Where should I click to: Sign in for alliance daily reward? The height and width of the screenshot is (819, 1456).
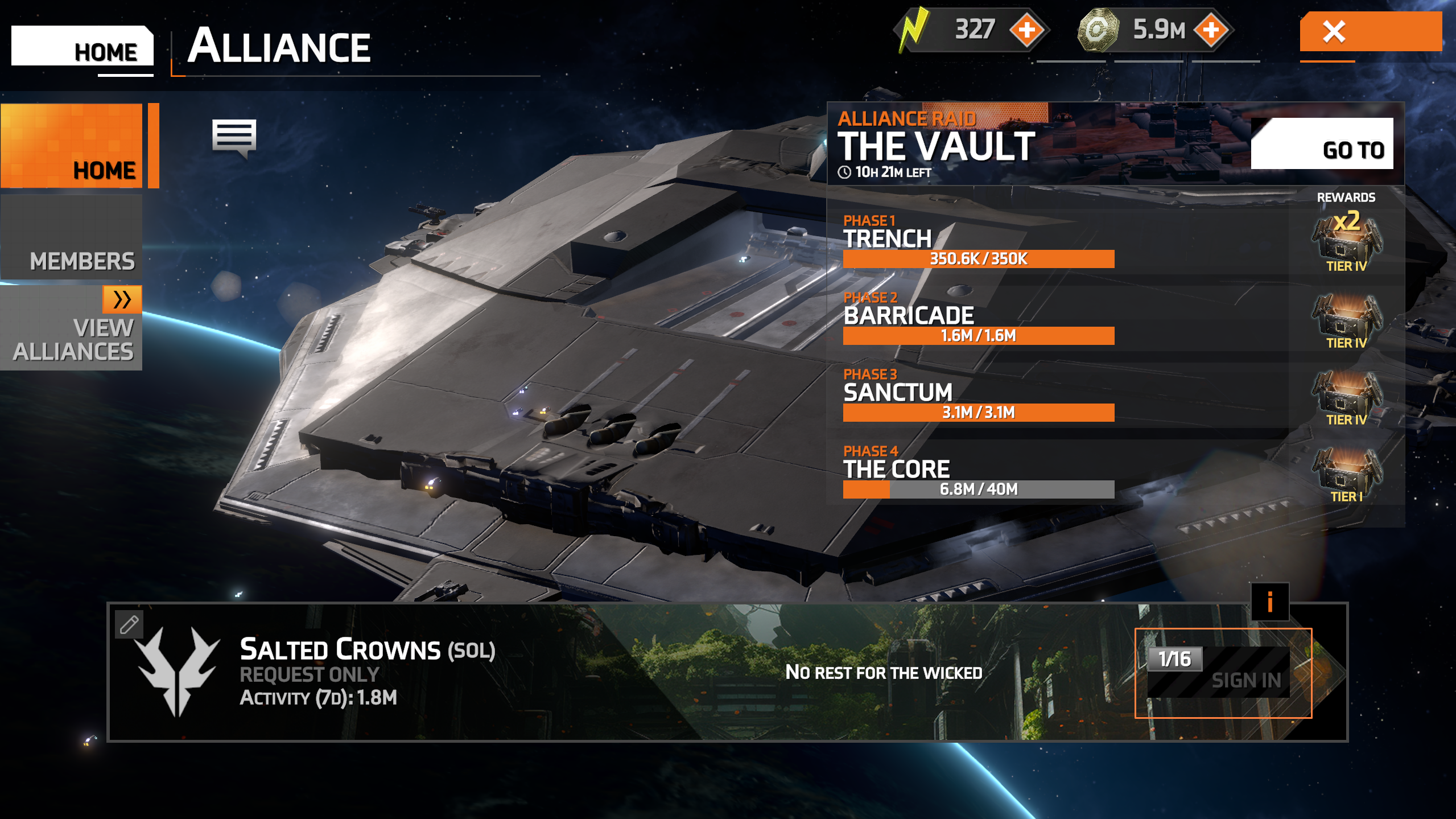(1223, 673)
